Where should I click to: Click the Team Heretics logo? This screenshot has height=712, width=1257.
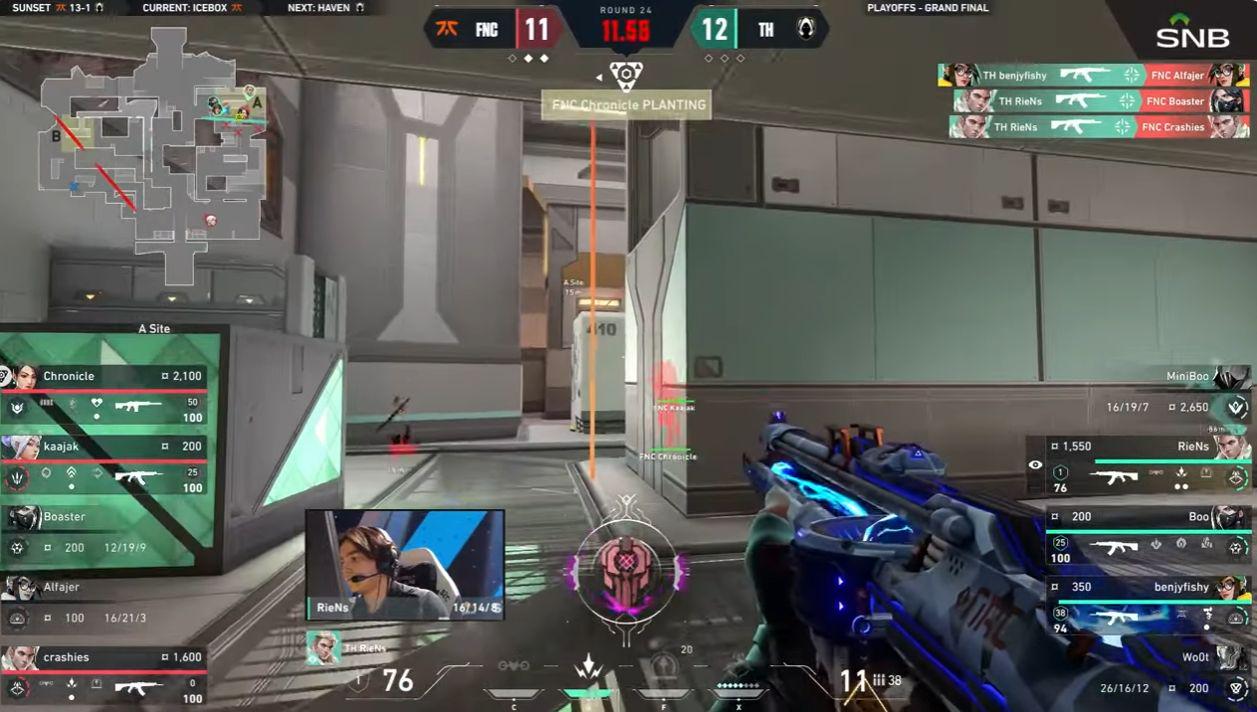[806, 29]
